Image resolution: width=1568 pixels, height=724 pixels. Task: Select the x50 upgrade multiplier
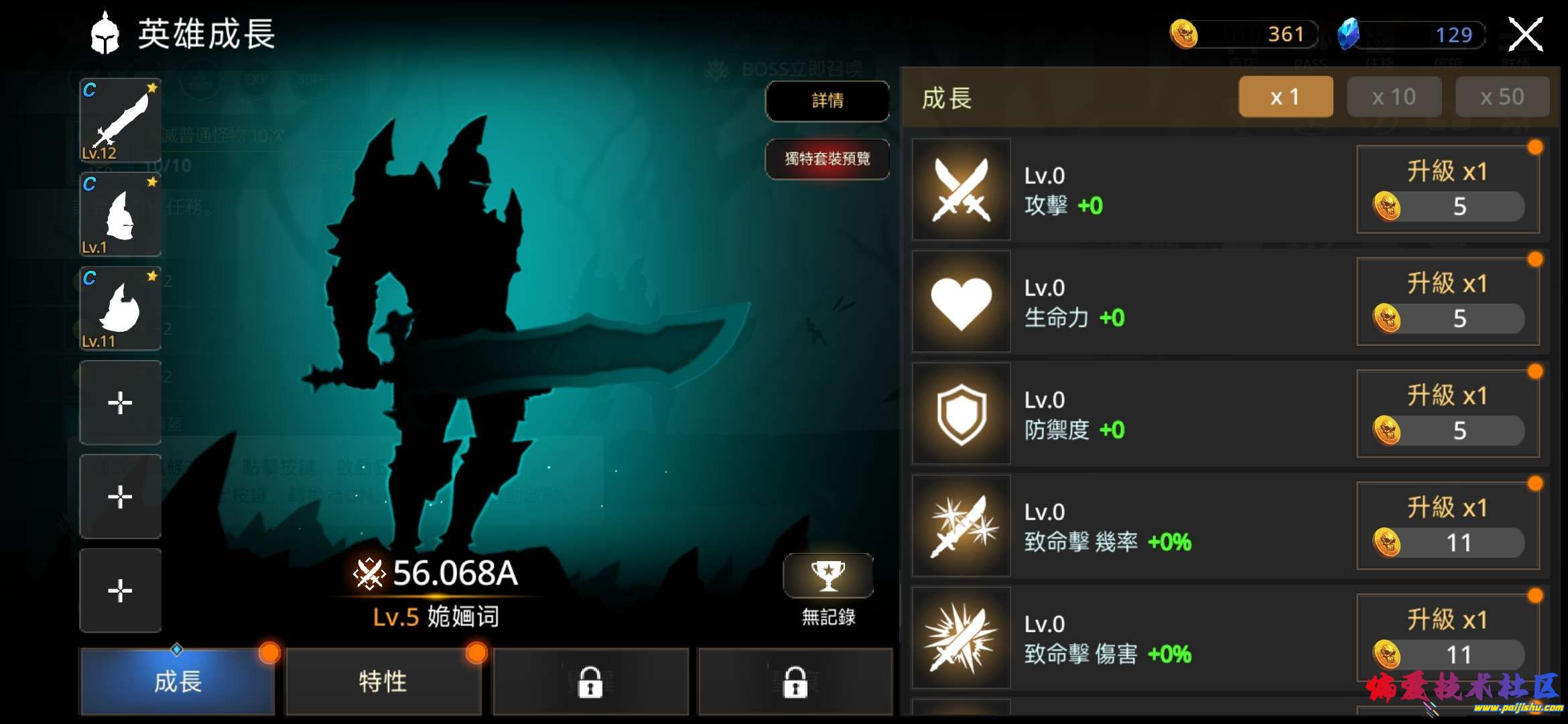coord(1502,97)
